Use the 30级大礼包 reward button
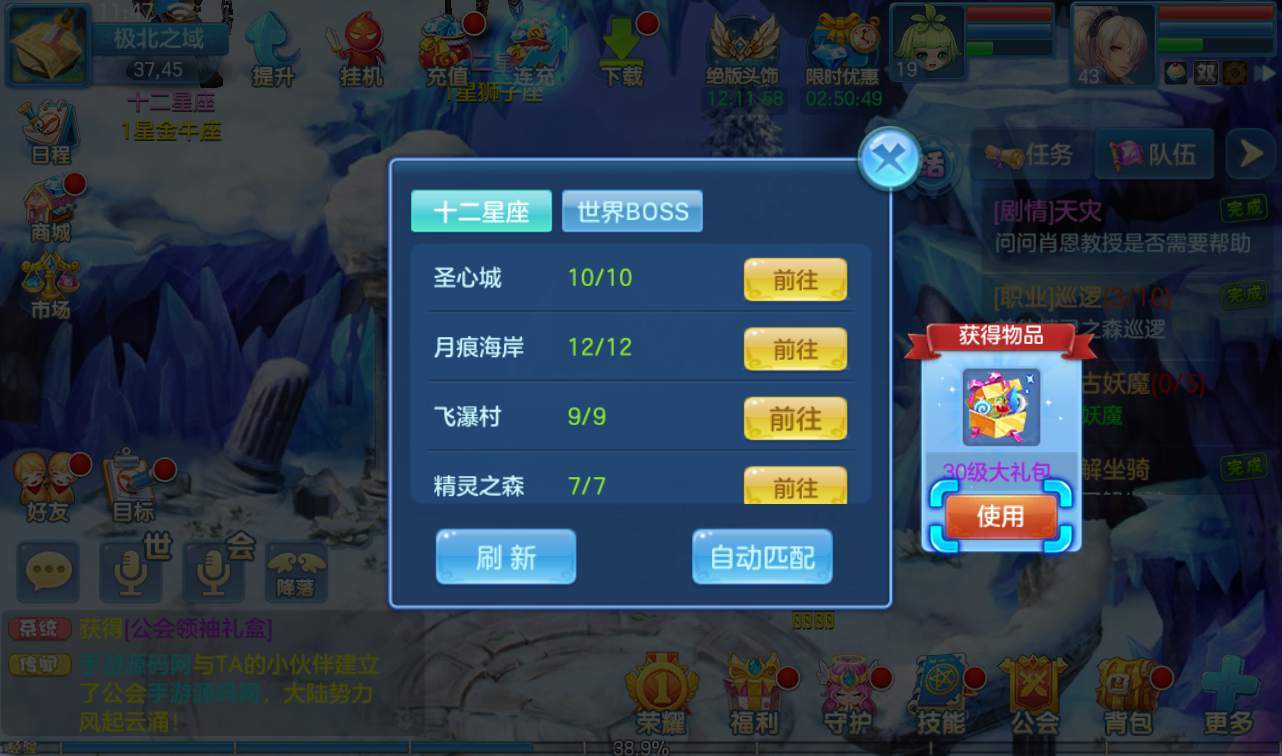The height and width of the screenshot is (756, 1282). click(999, 516)
